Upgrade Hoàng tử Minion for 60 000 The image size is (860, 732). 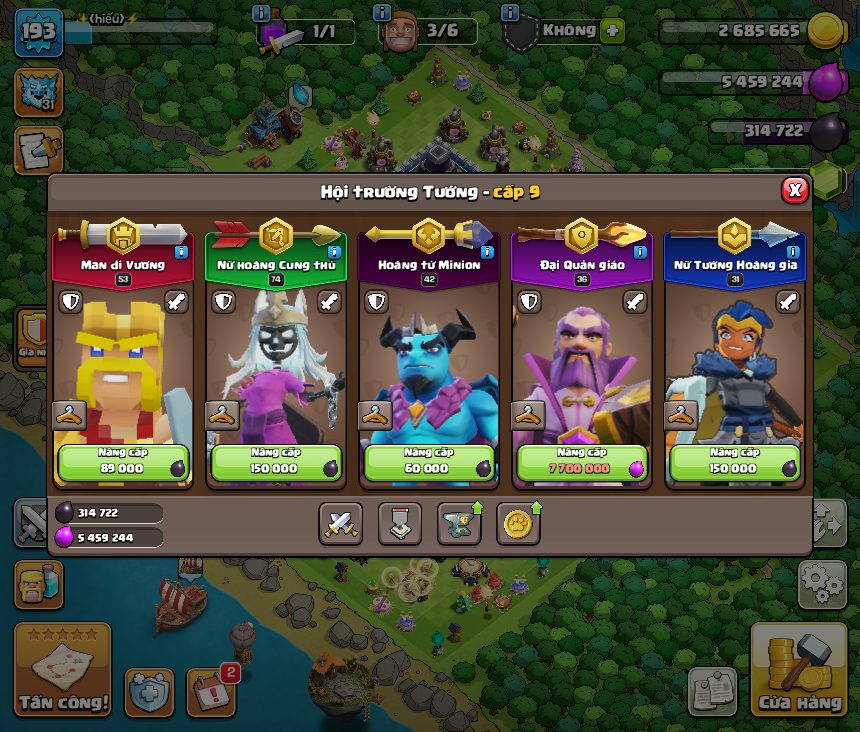click(429, 462)
